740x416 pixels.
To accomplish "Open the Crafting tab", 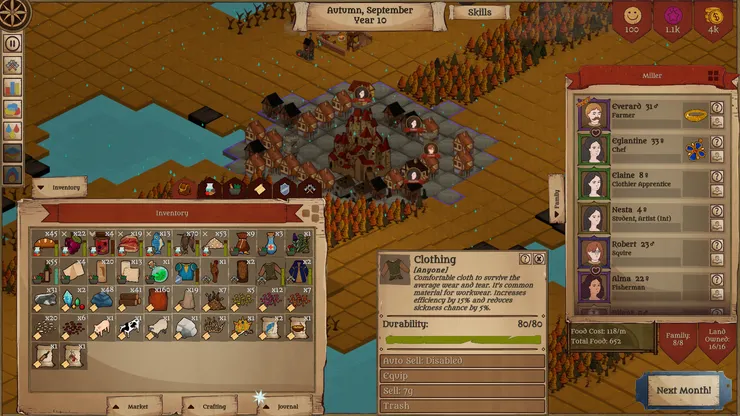I will (208, 406).
